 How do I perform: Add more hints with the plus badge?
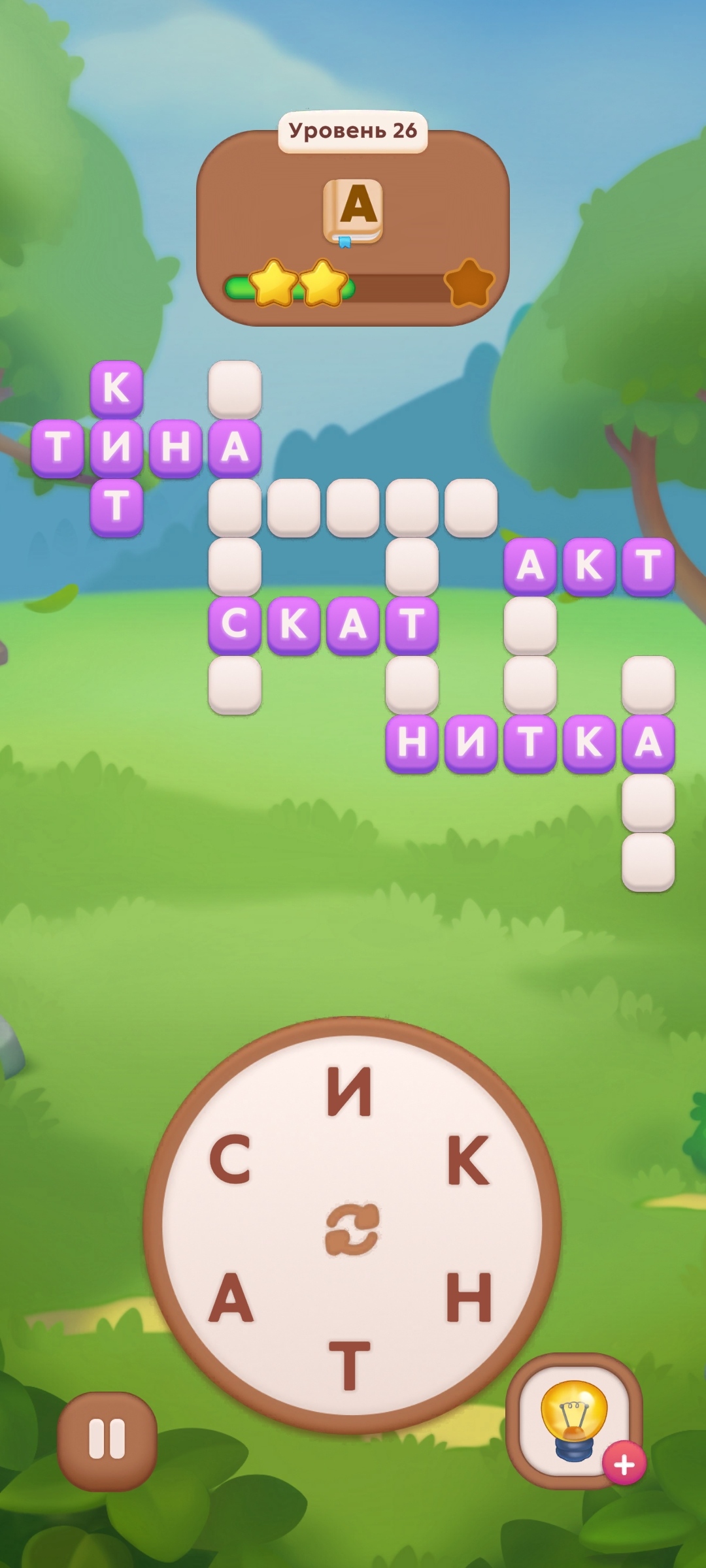tap(624, 1464)
